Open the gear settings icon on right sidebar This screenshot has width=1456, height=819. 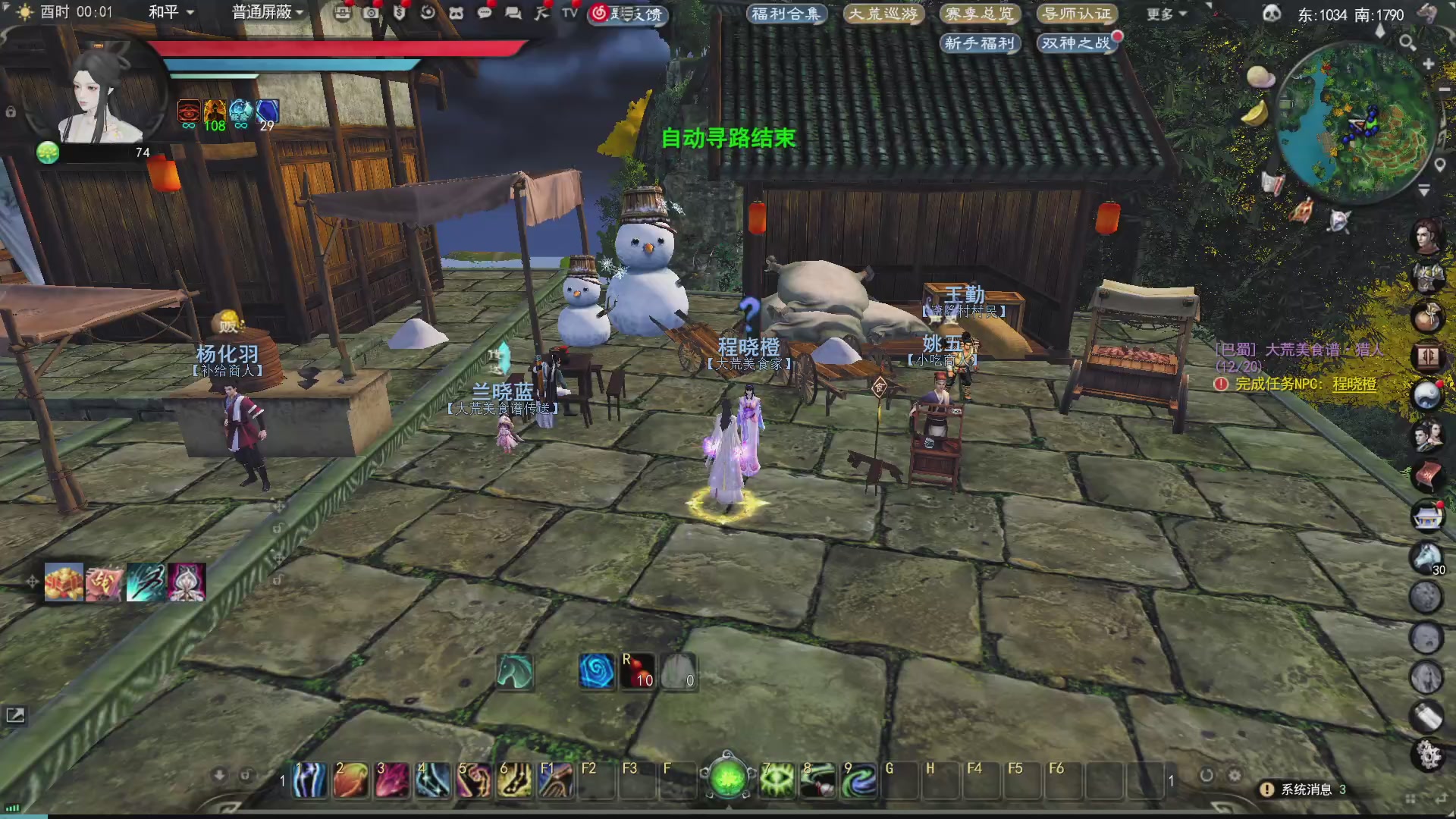1428,755
